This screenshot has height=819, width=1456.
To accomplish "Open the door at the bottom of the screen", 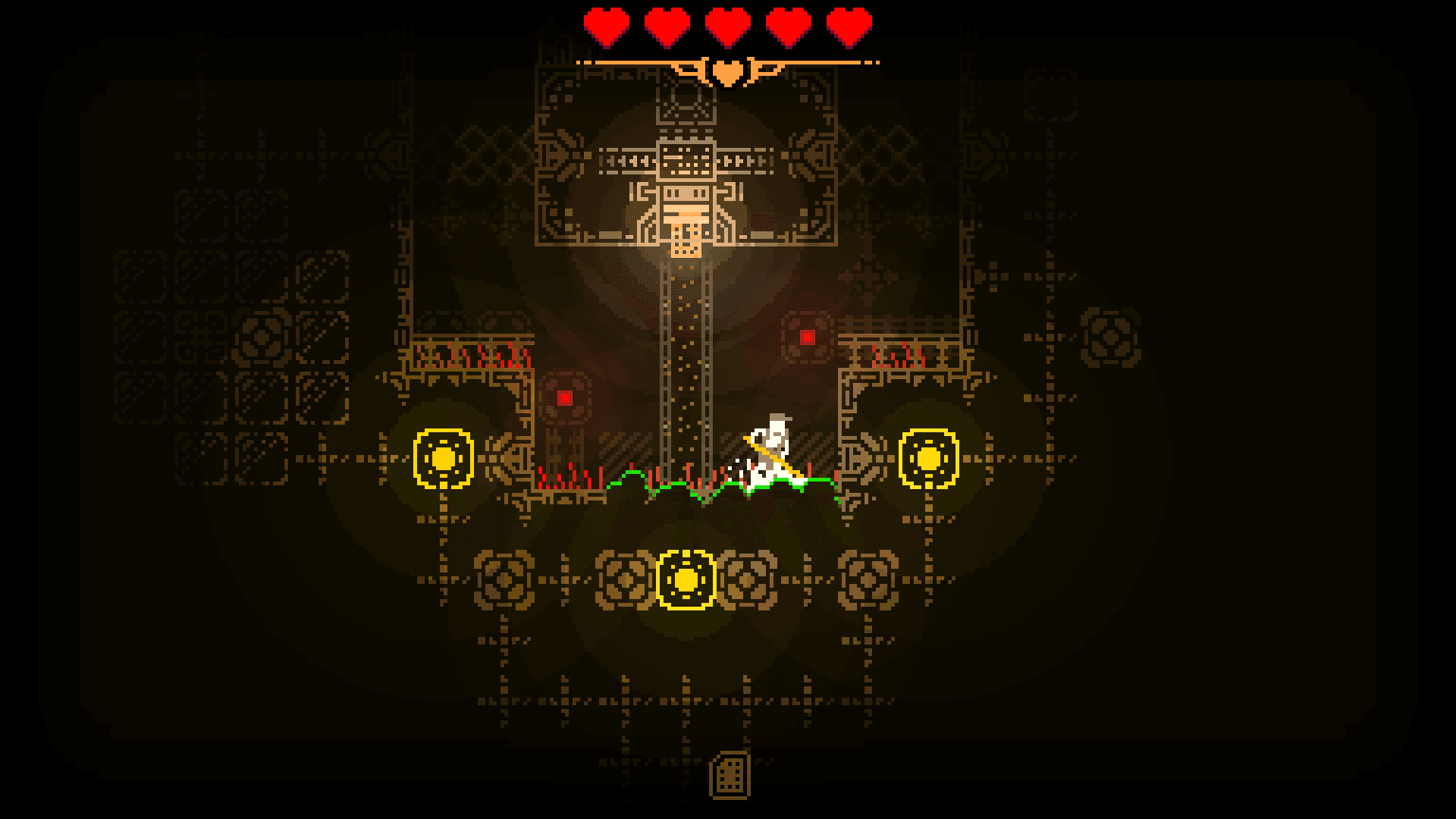I will tap(730, 776).
